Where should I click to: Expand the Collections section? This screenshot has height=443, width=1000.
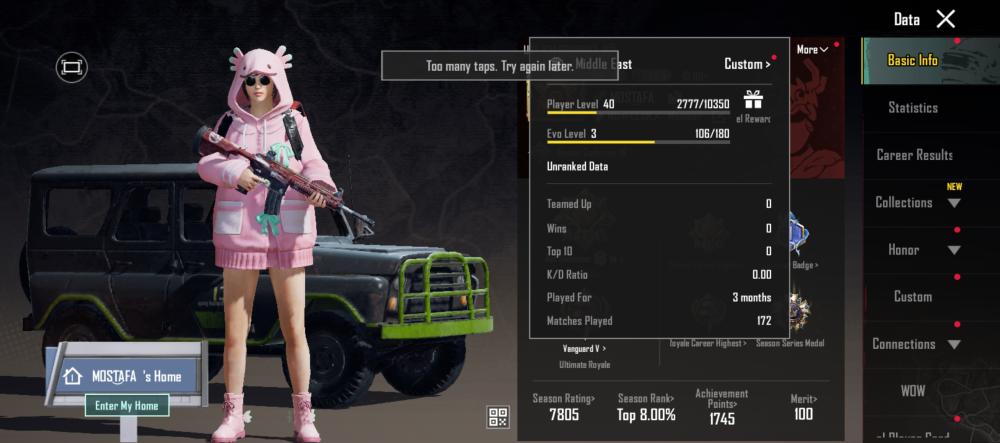[x=917, y=202]
